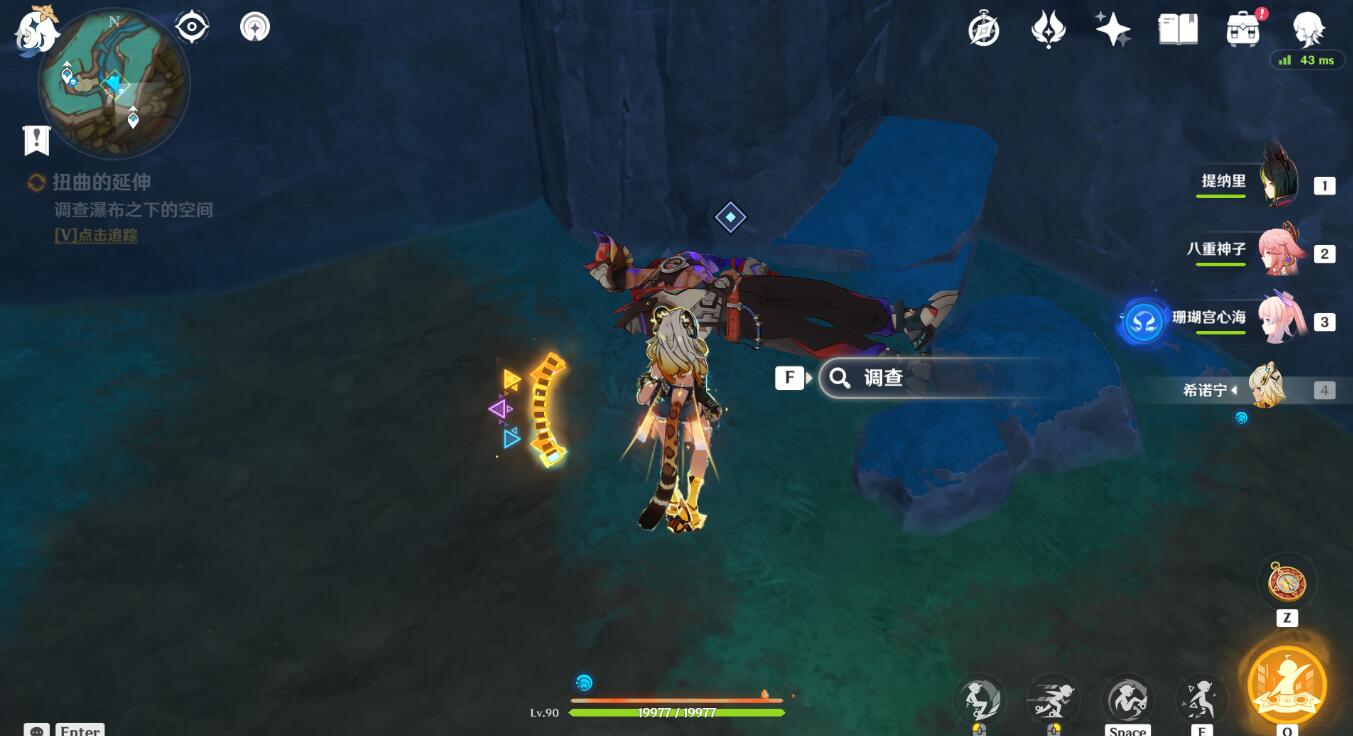Activate 珊瑚宫心海's elemental burst ready indicator
The image size is (1353, 736).
click(x=1143, y=322)
